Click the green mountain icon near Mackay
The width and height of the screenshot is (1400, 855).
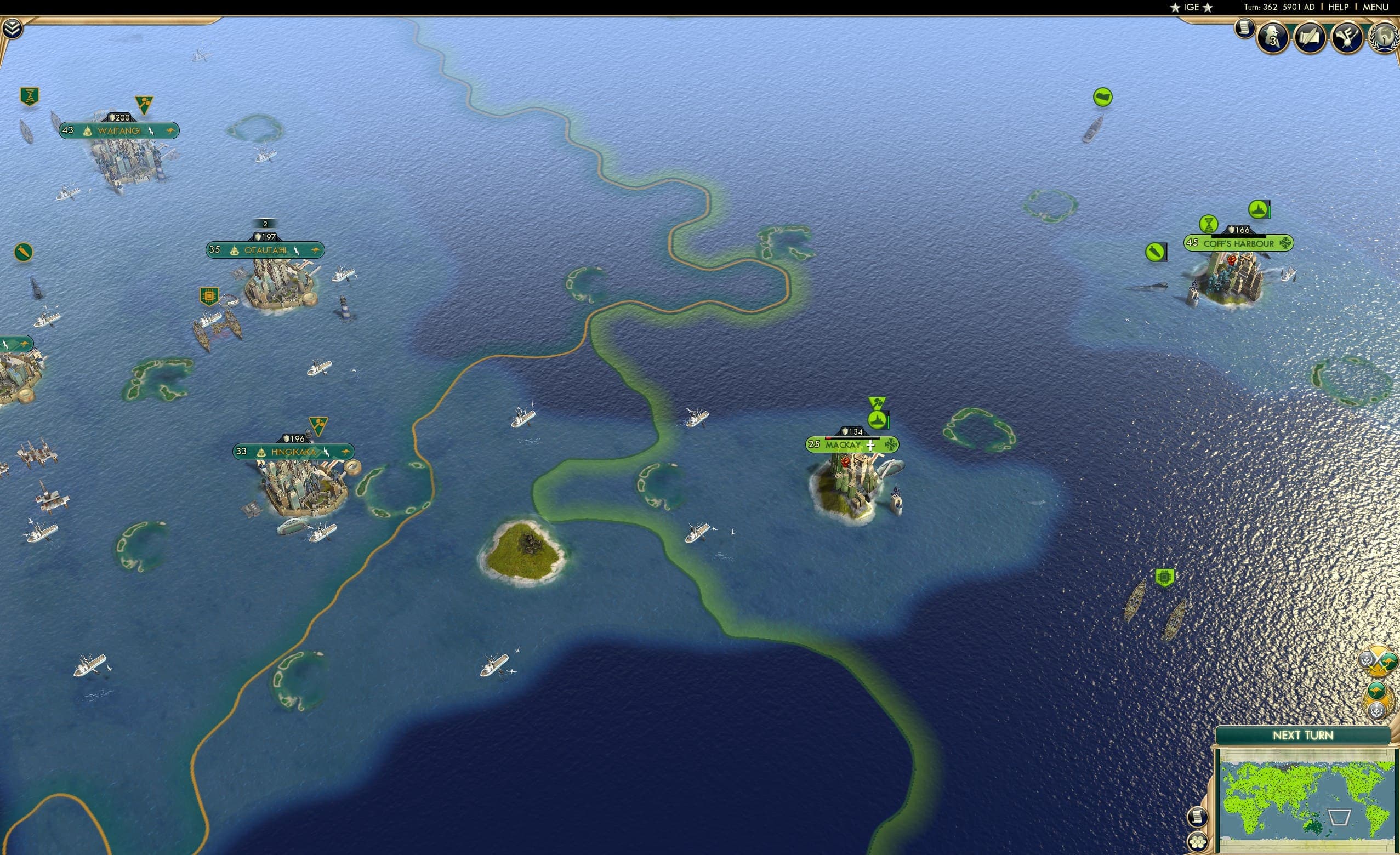(x=877, y=420)
